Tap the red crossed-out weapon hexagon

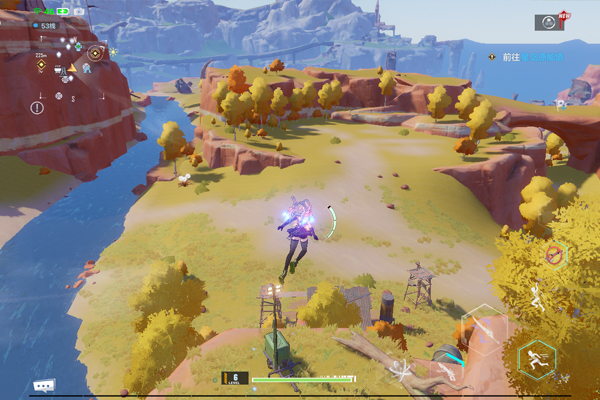[554, 256]
